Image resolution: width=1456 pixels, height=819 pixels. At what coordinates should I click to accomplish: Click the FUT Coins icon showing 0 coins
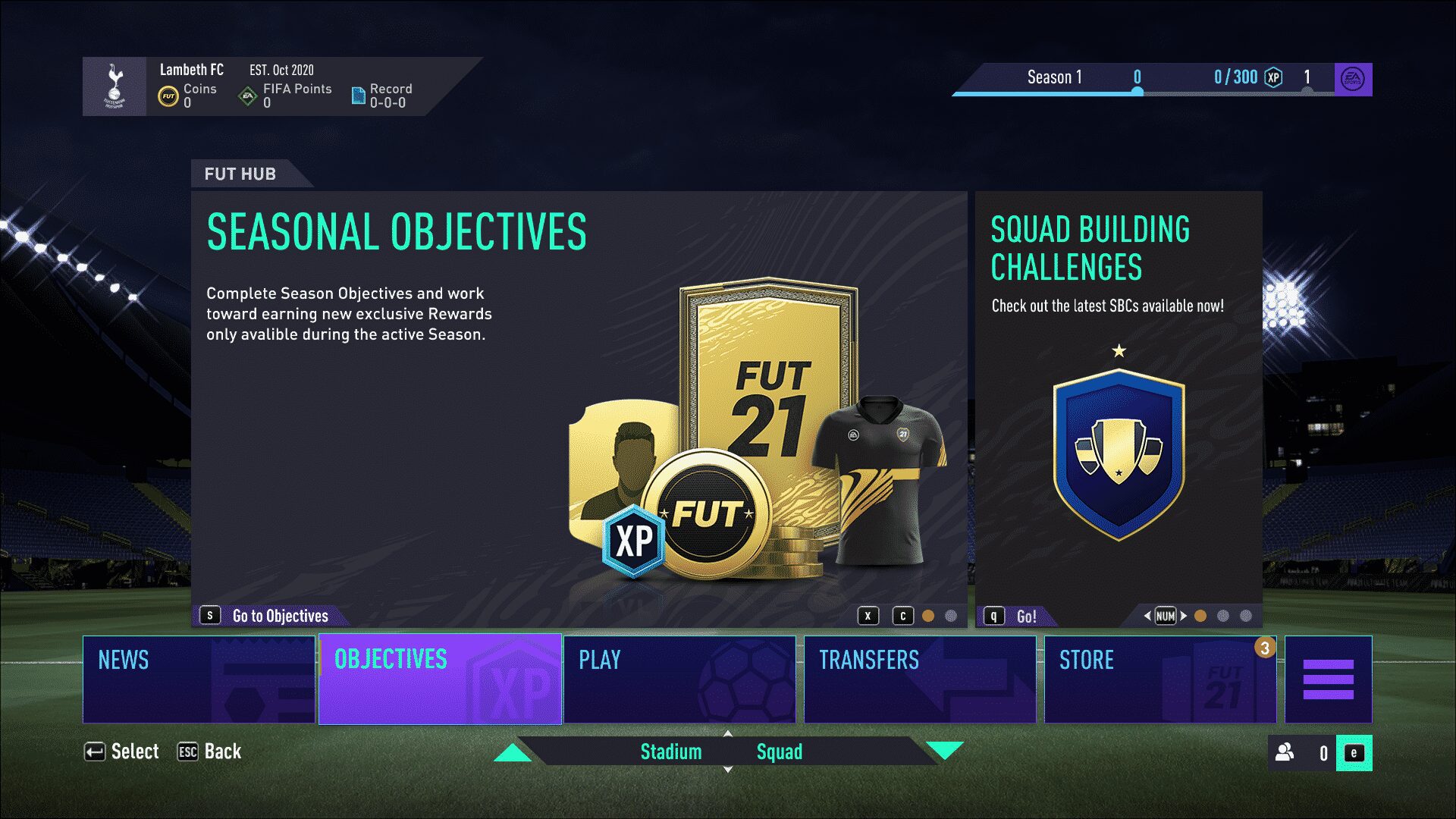[x=168, y=94]
